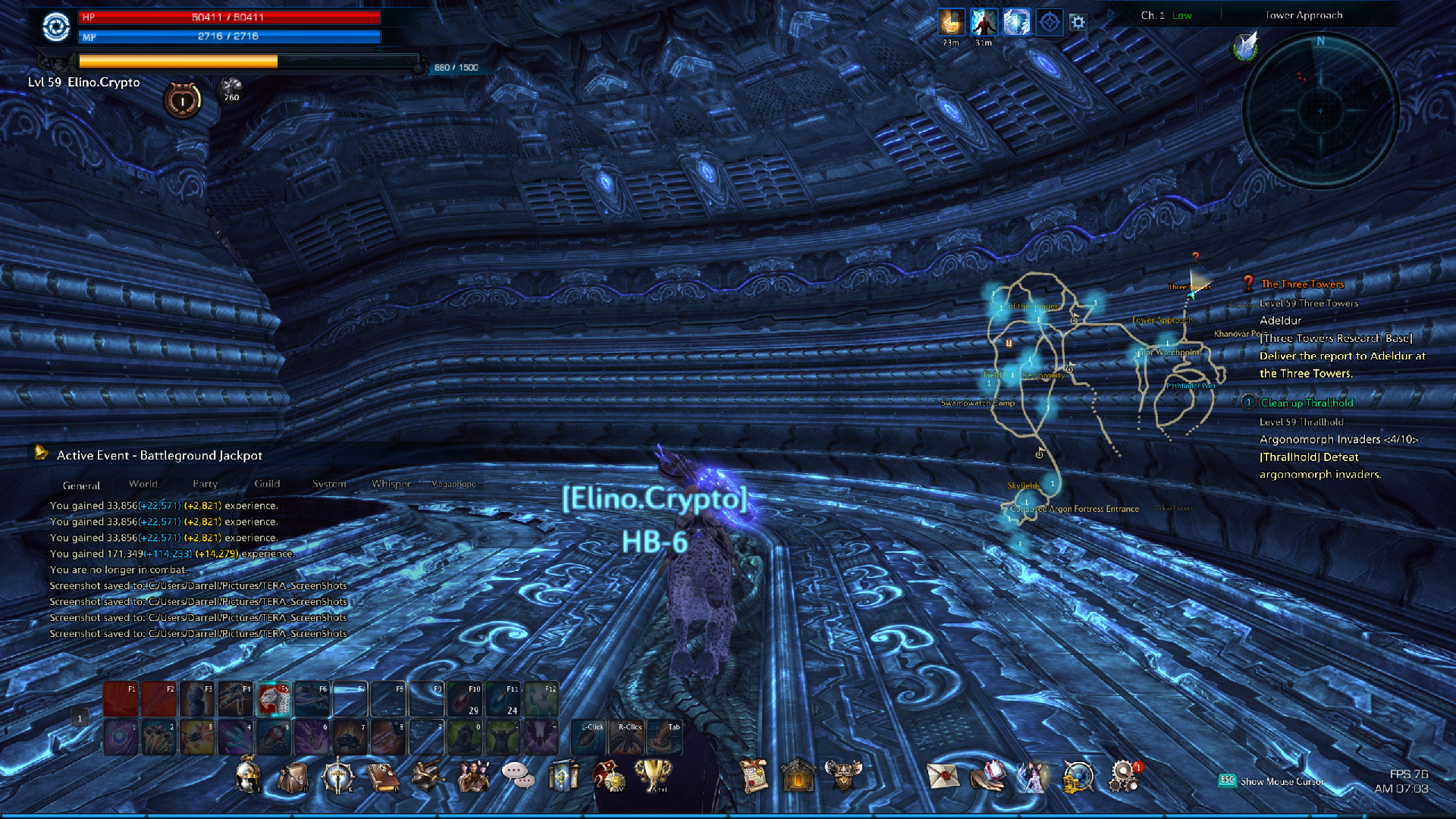The width and height of the screenshot is (1456, 819).
Task: Click the circular minimap
Action: point(1320,111)
